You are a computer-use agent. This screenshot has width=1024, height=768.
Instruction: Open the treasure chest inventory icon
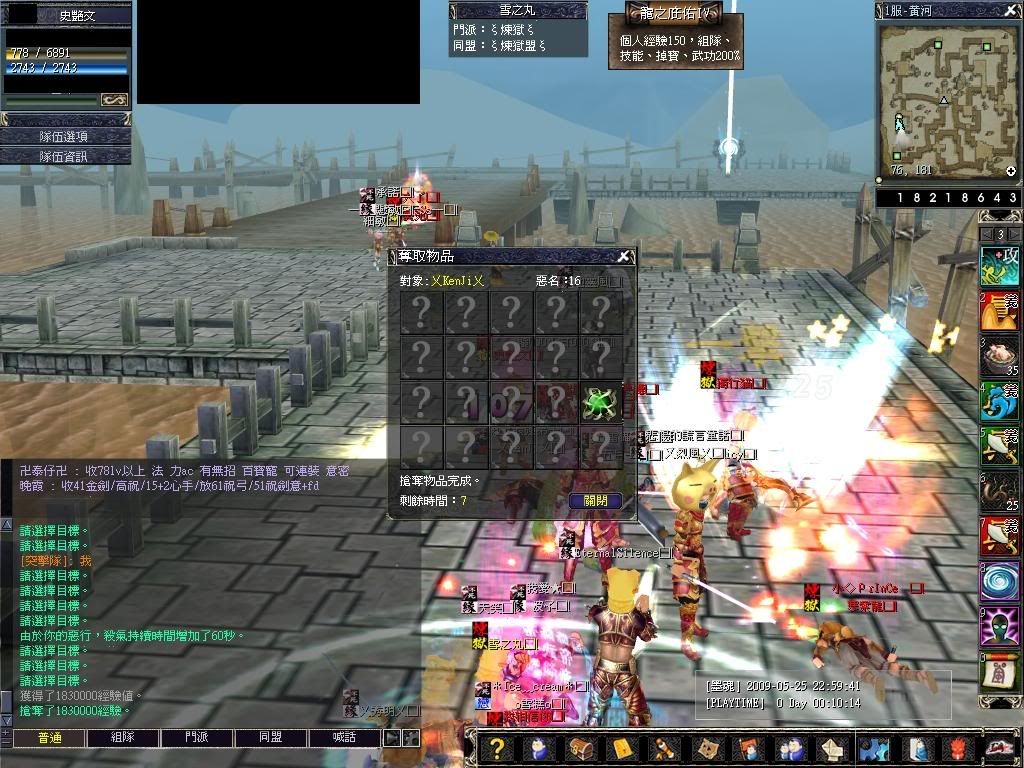coord(580,749)
